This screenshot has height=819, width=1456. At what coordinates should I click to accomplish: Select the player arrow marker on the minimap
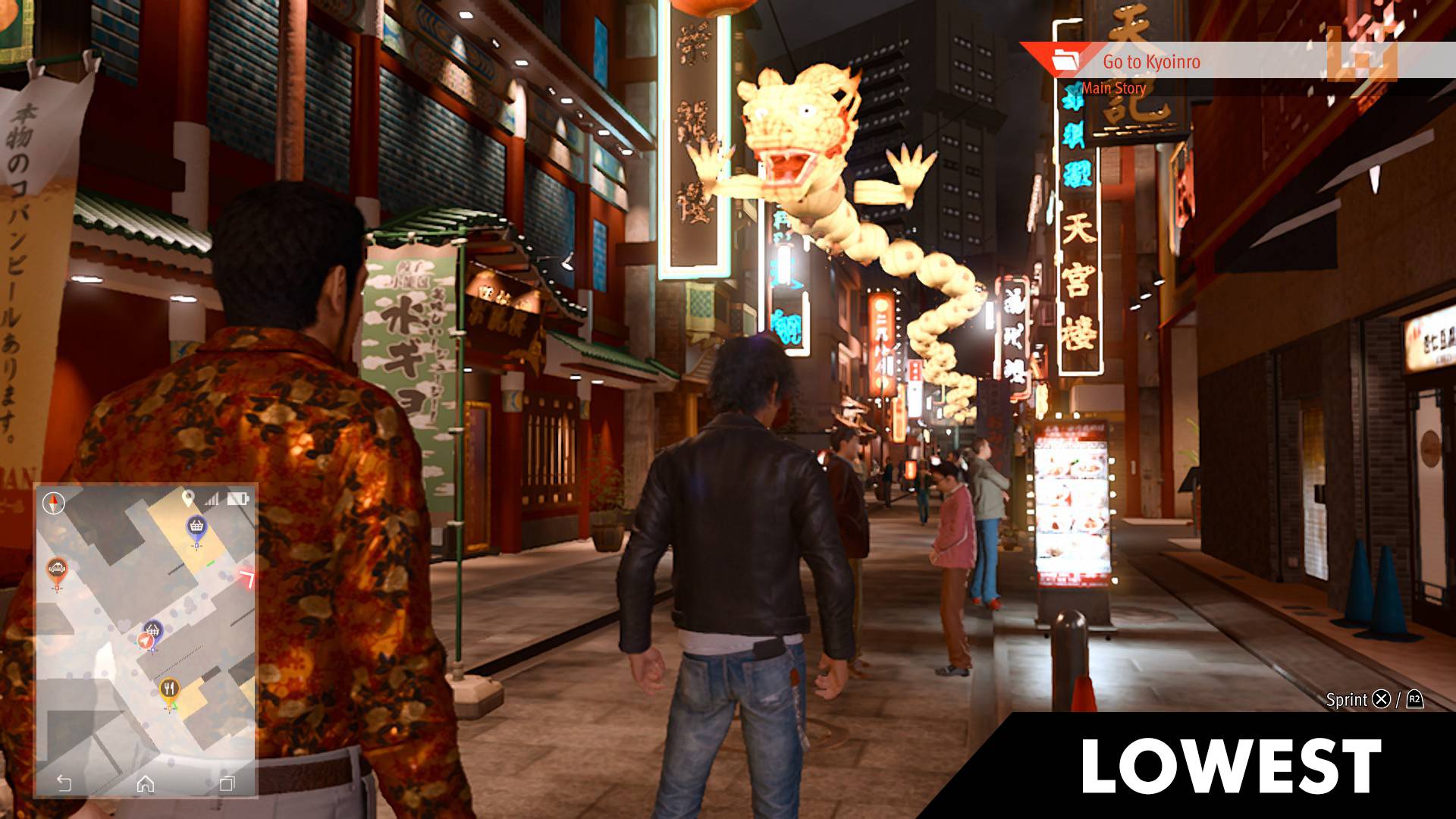(x=145, y=640)
